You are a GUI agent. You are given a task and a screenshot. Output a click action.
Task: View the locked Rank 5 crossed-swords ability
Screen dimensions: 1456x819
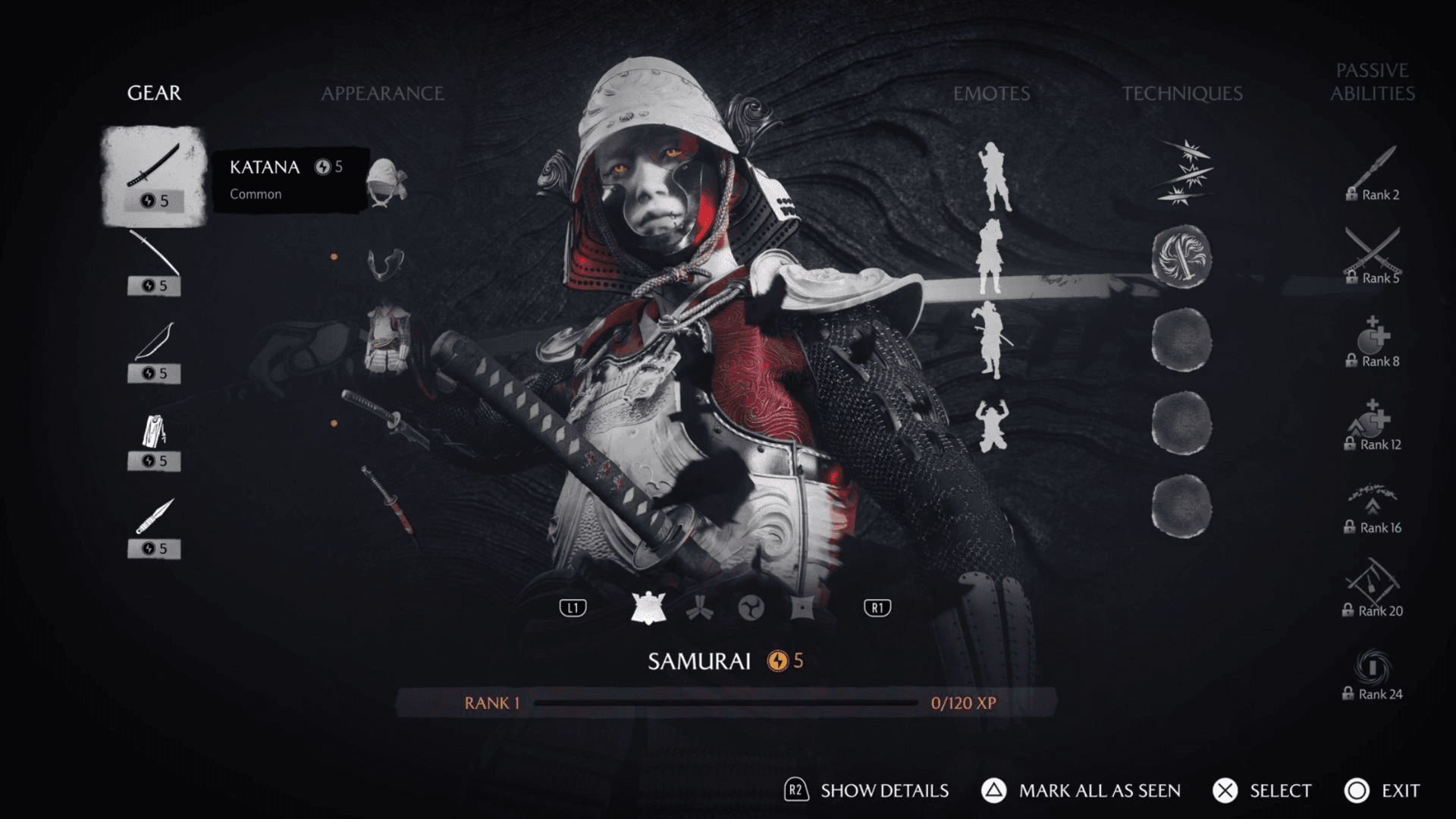pos(1373,256)
